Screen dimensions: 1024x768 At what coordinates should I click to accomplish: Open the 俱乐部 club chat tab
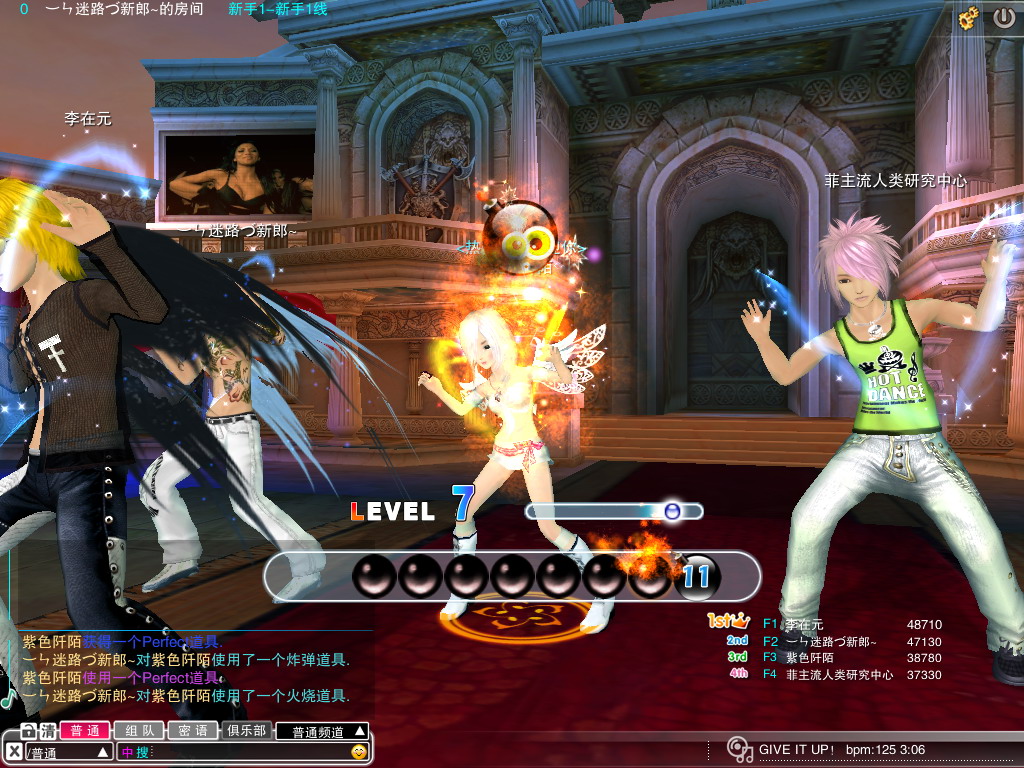point(246,731)
